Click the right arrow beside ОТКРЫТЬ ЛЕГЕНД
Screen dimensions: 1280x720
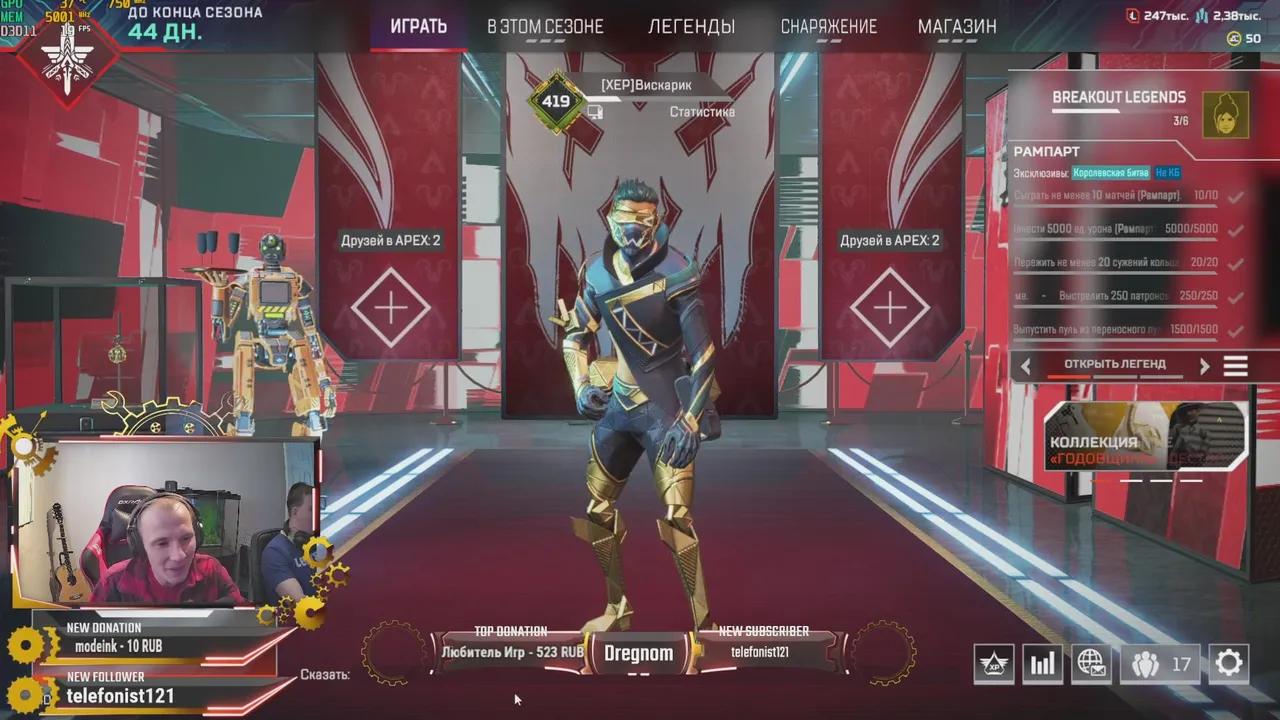coord(1206,365)
